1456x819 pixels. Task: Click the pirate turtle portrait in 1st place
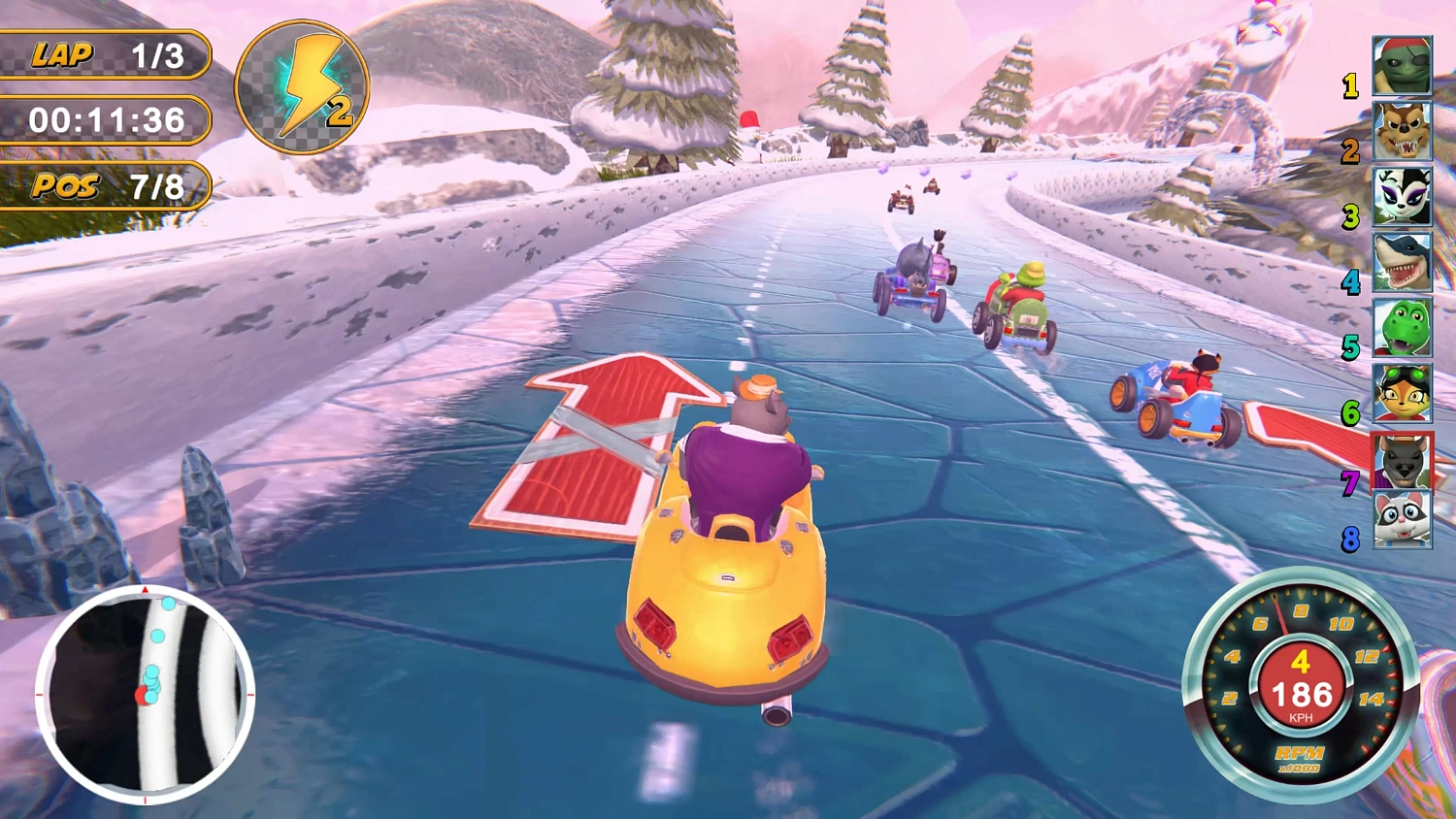click(x=1401, y=65)
